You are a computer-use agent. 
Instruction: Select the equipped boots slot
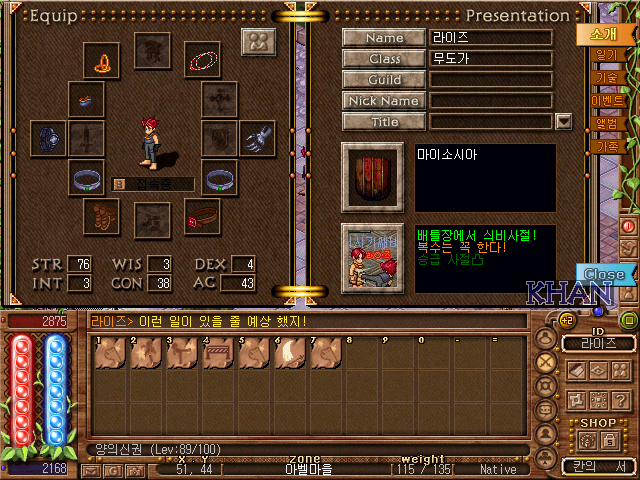click(x=102, y=215)
